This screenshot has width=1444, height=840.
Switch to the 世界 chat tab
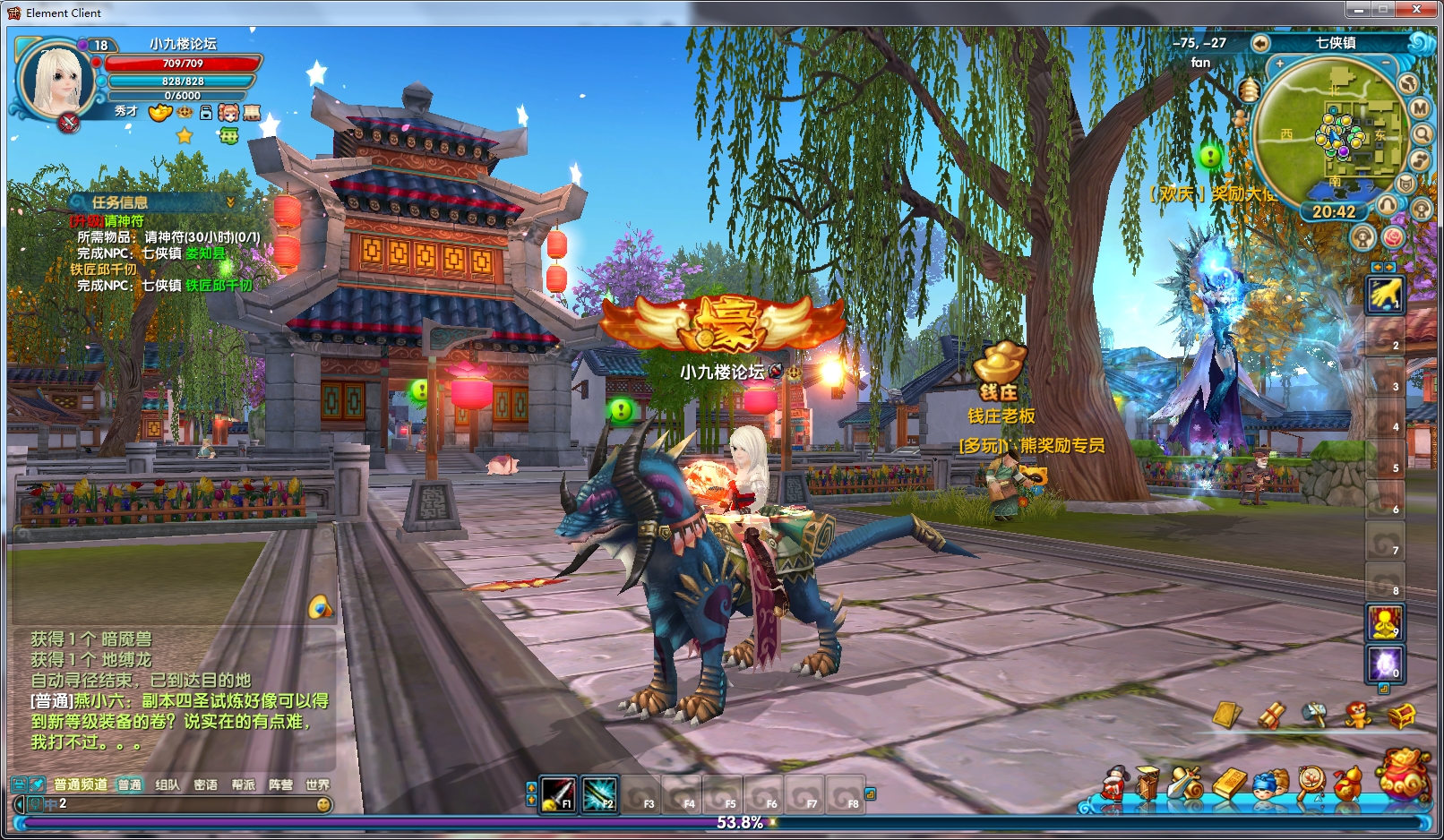point(317,784)
